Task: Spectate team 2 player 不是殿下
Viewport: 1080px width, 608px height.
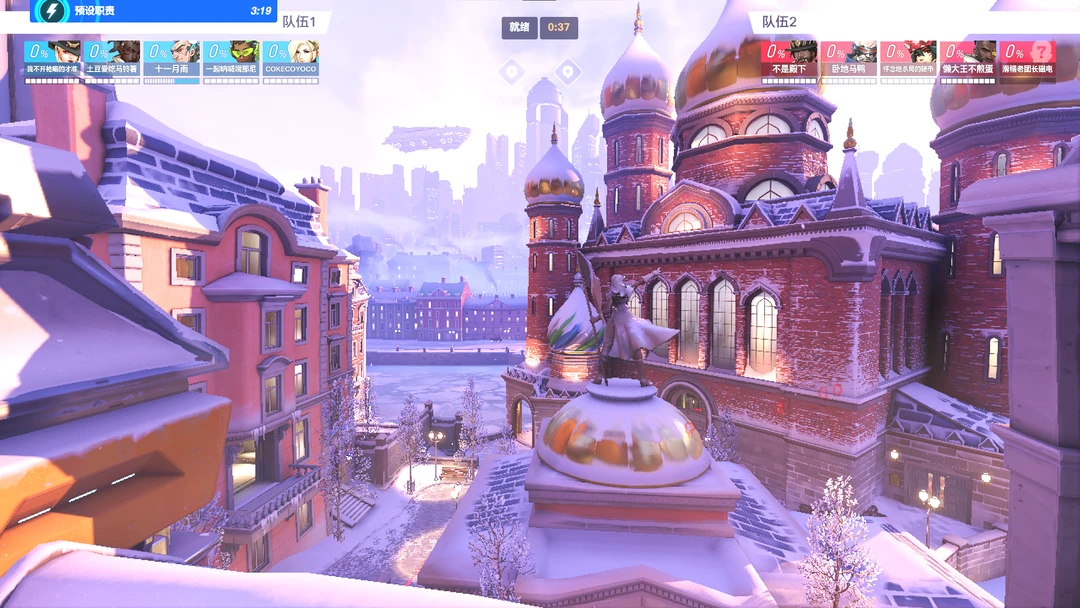Action: point(788,61)
